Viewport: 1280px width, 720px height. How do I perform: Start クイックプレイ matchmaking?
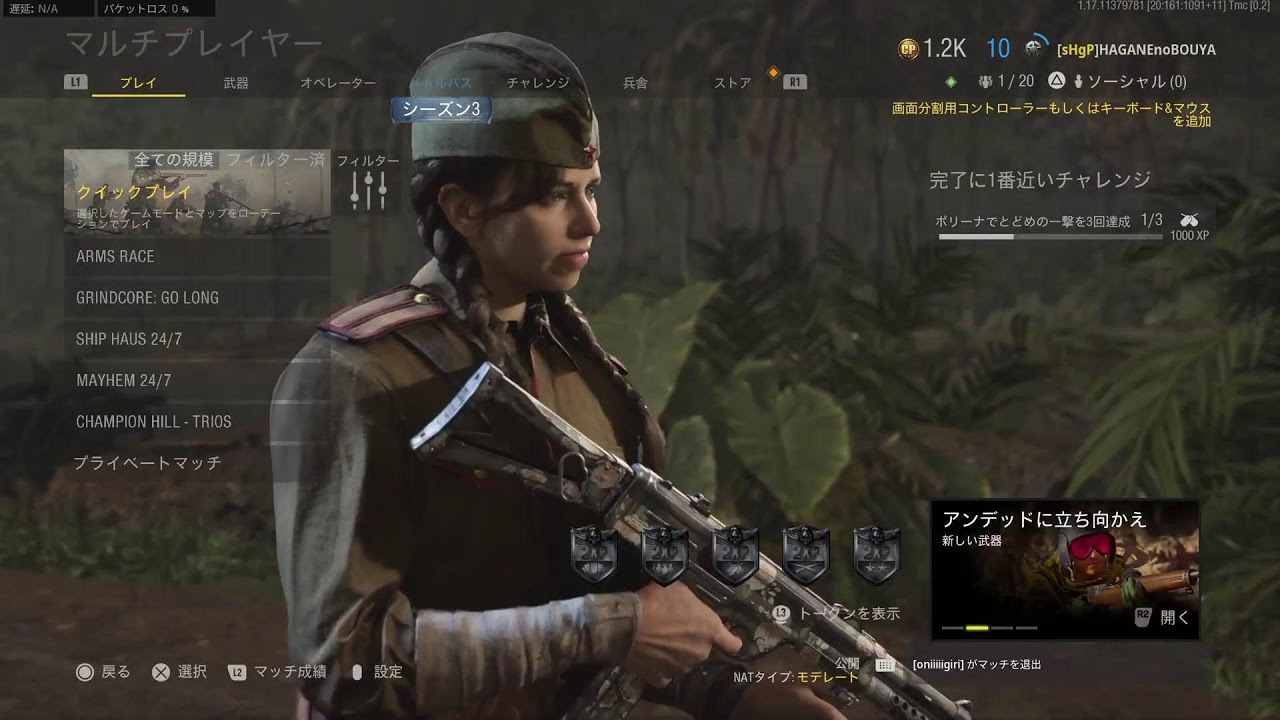pyautogui.click(x=197, y=192)
